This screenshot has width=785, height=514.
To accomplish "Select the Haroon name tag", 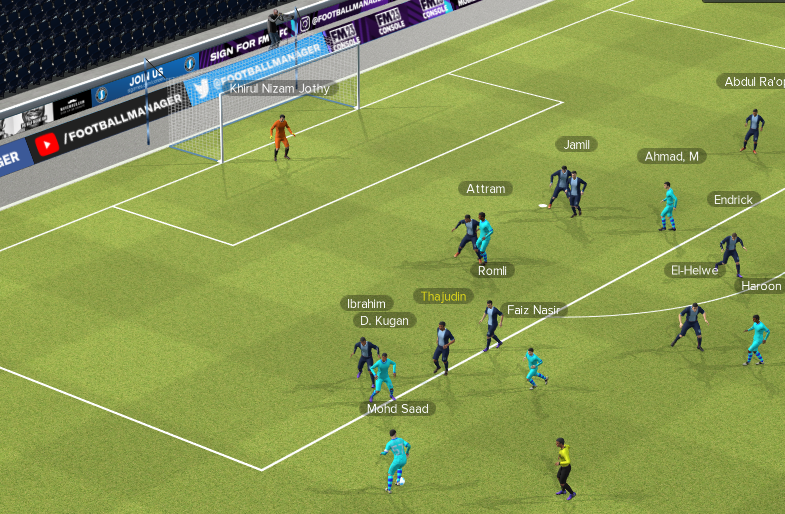I will (x=761, y=286).
